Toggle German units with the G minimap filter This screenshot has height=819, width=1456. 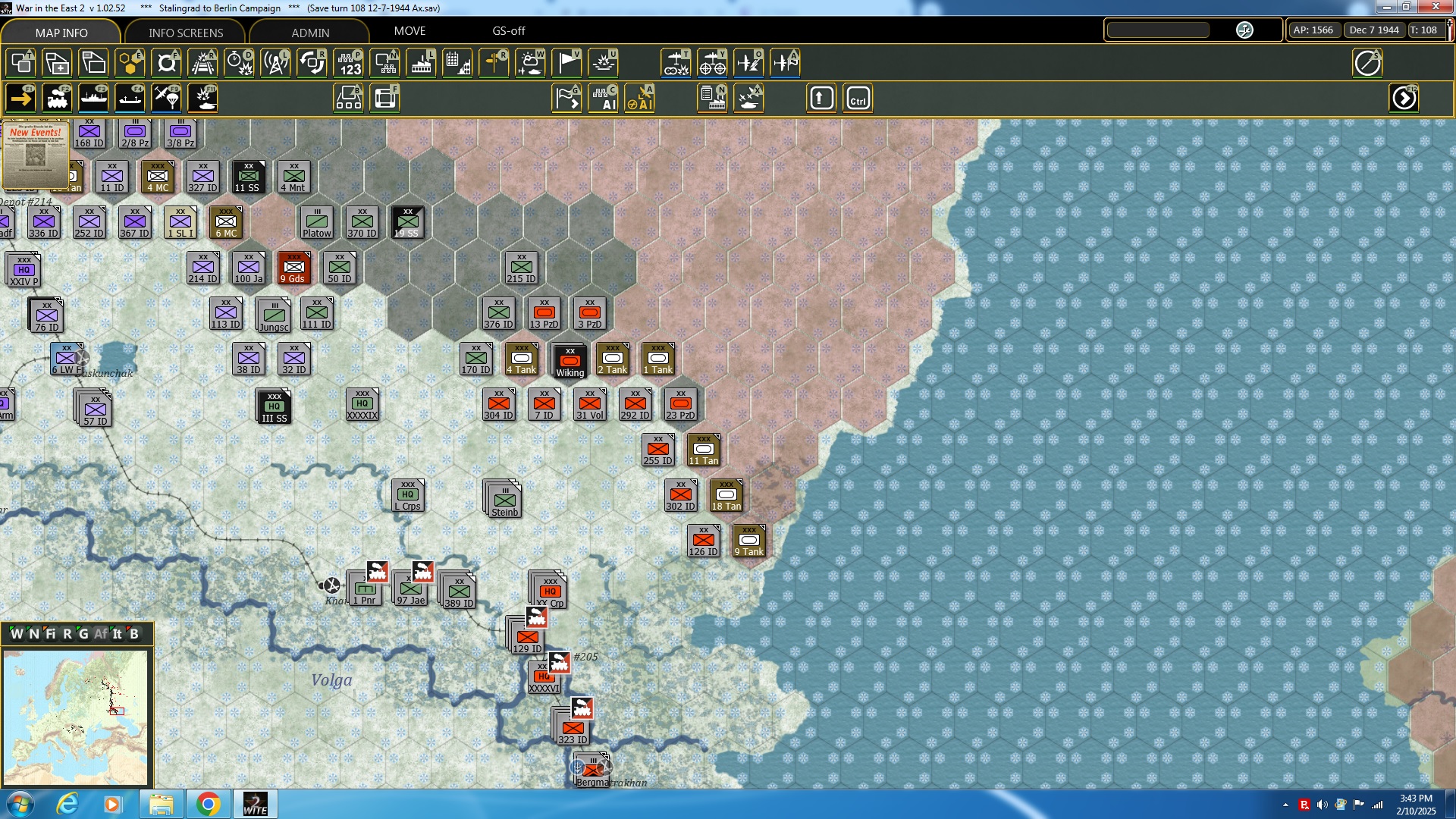click(x=85, y=634)
